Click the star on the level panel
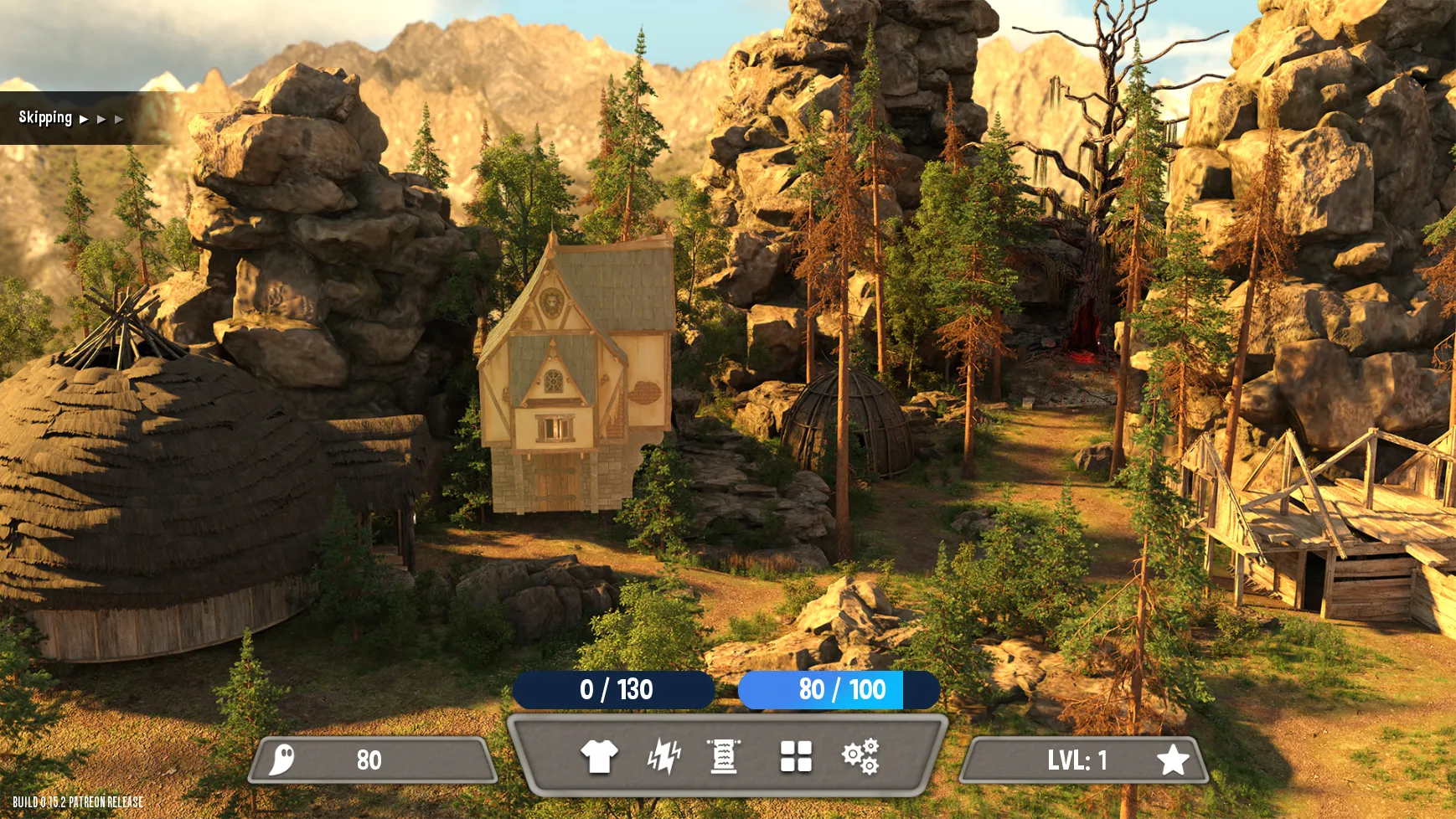Screen dimensions: 1456x819 click(1172, 760)
